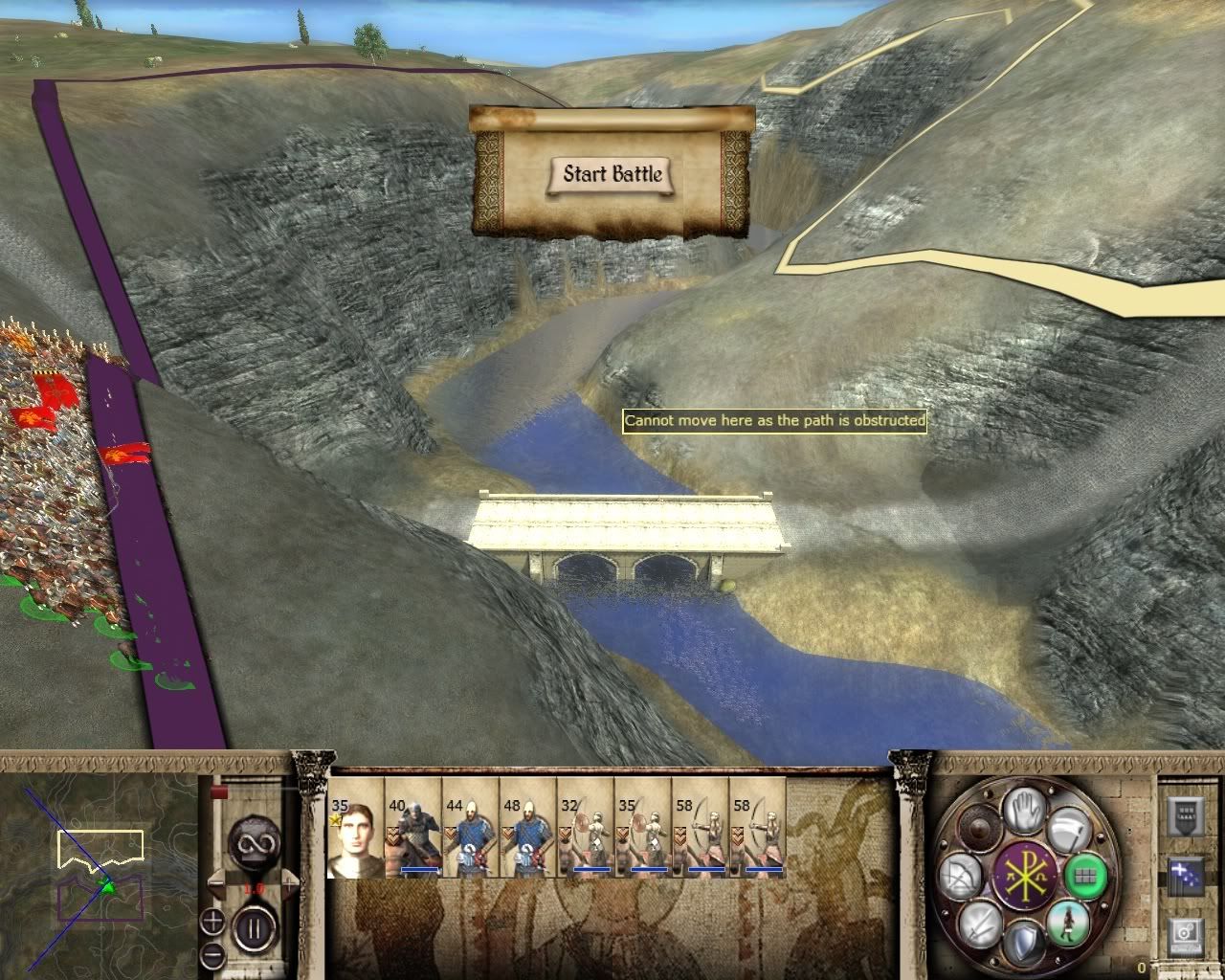The width and height of the screenshot is (1225, 980).
Task: Open the group formations shield button
Action: pos(1185,815)
